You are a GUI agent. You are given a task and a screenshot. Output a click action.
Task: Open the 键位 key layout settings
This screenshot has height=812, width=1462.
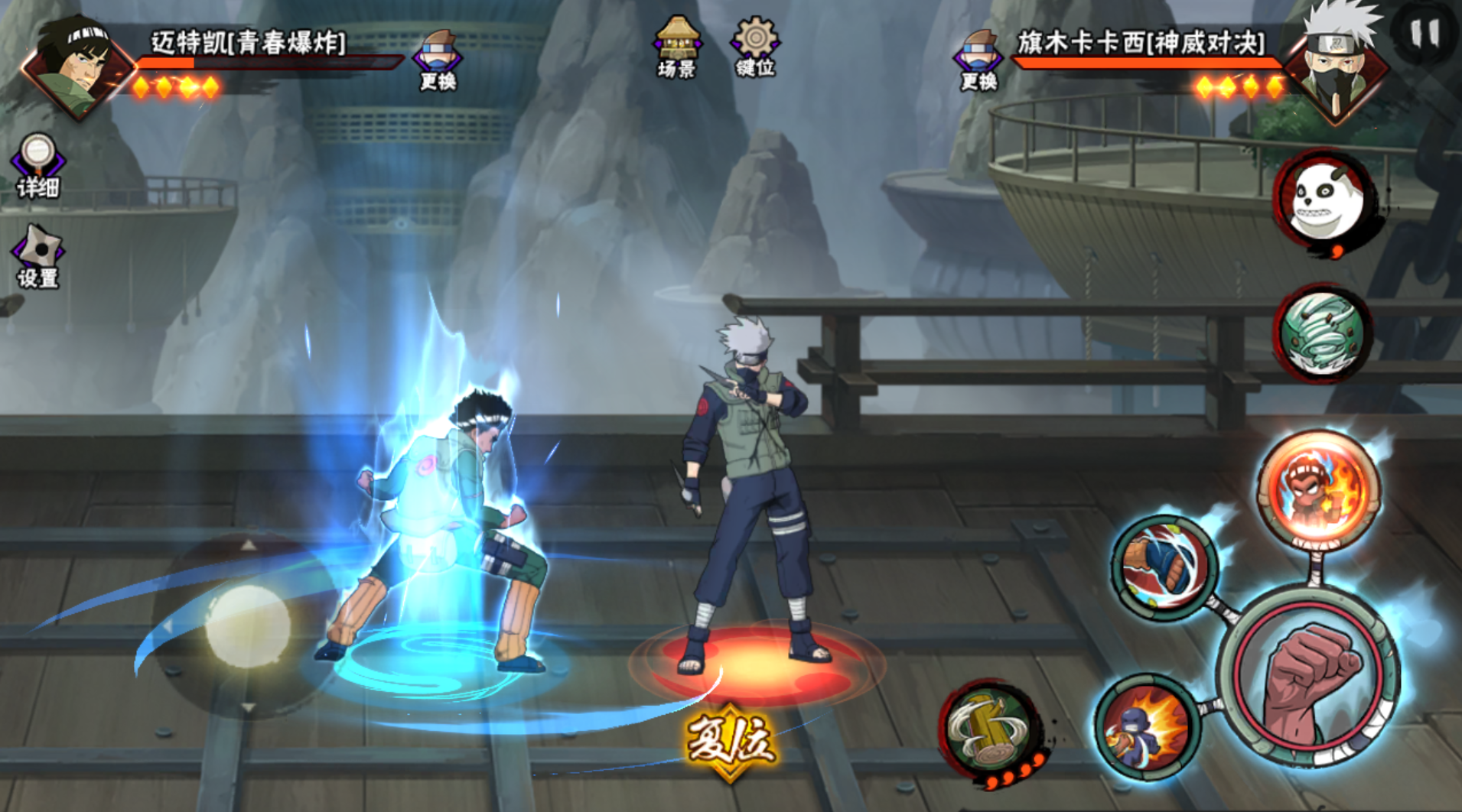[755, 47]
